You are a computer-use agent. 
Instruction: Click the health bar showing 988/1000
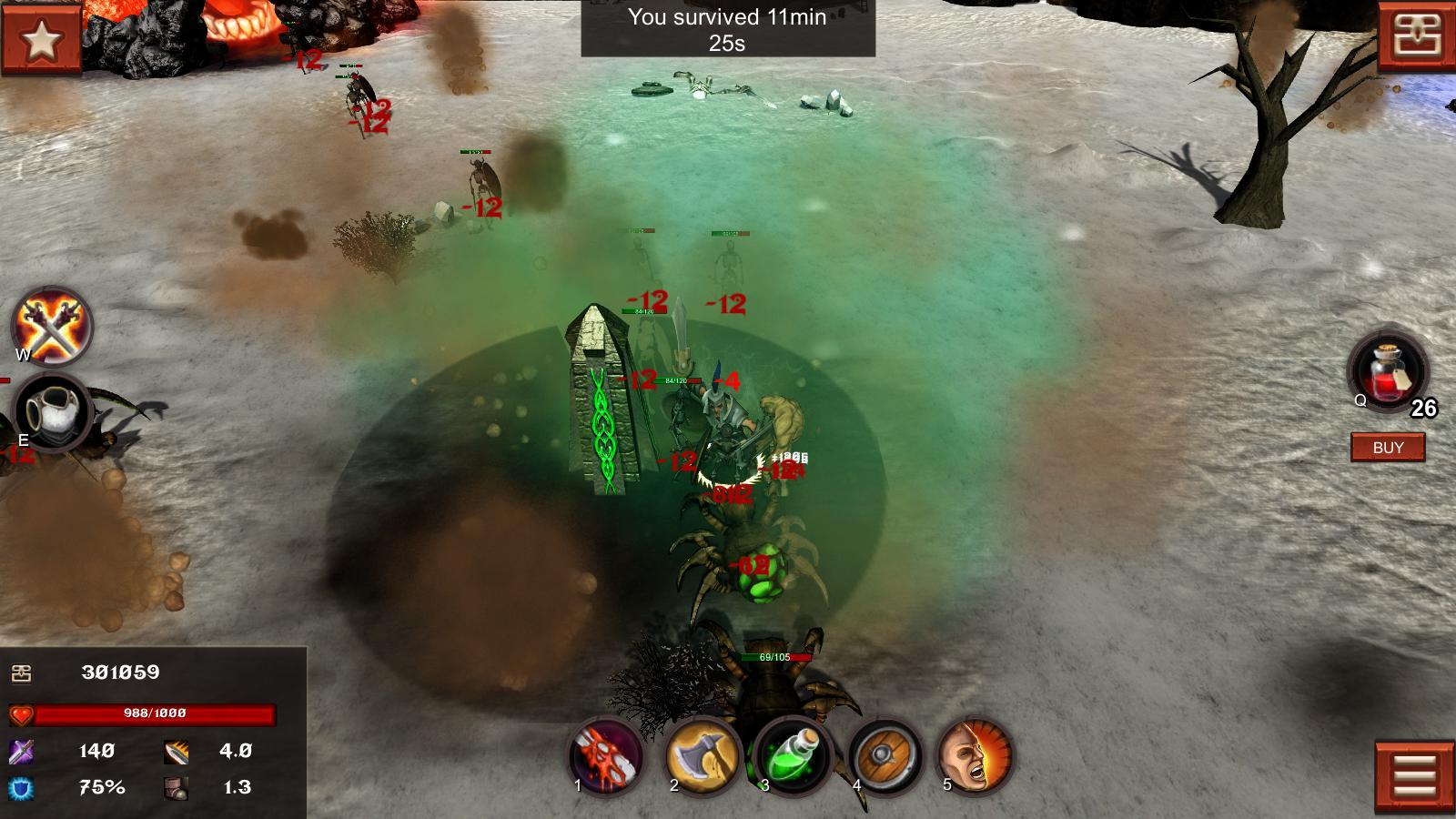coord(155,713)
